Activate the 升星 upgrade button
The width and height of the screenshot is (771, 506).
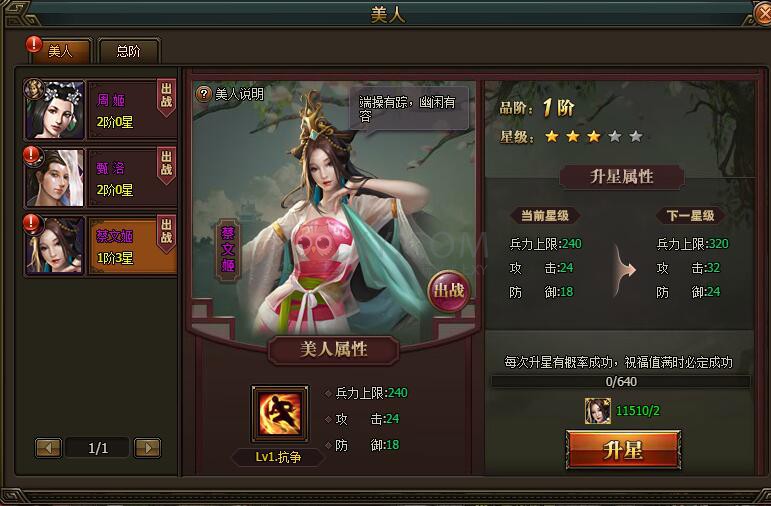[x=623, y=449]
